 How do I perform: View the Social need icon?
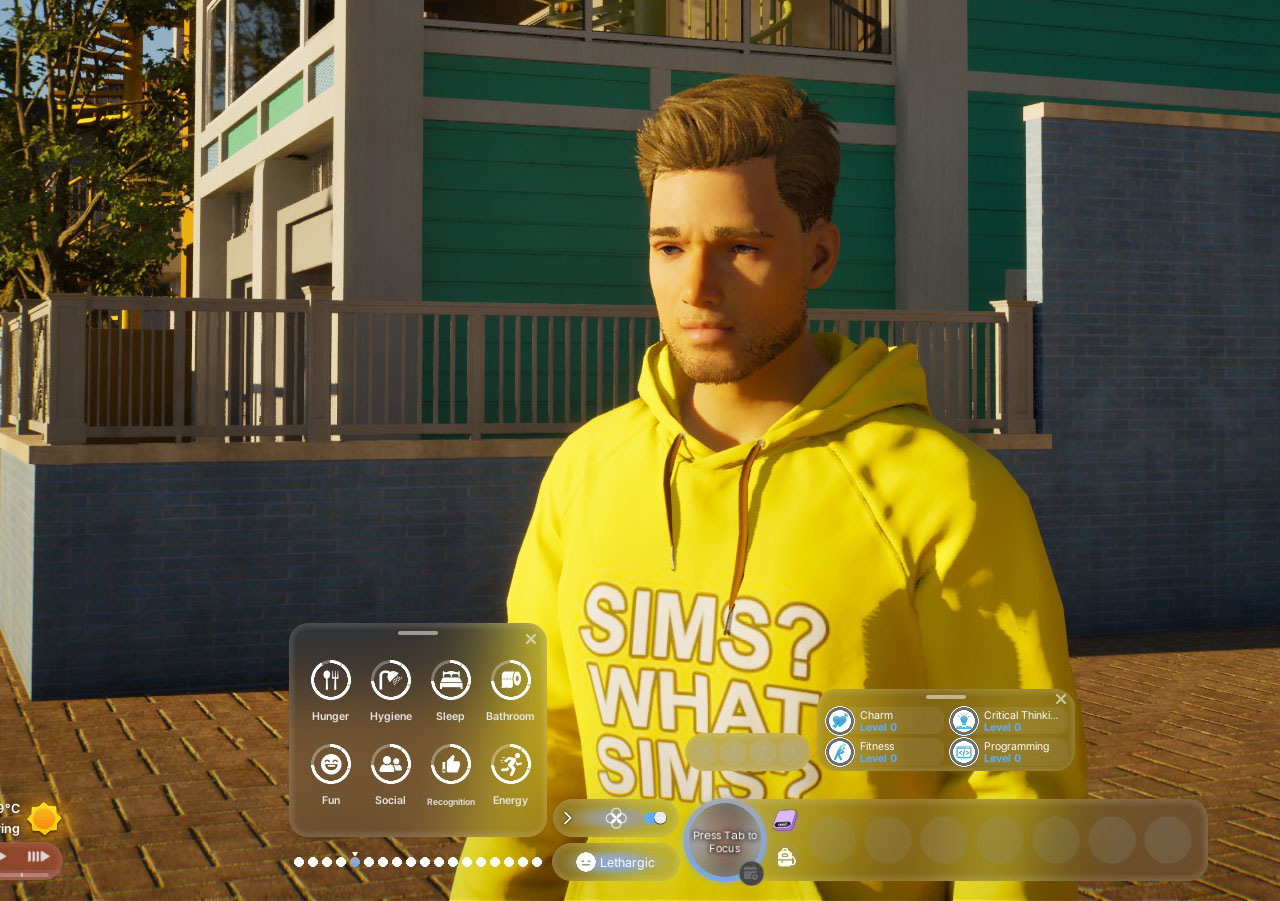[390, 764]
